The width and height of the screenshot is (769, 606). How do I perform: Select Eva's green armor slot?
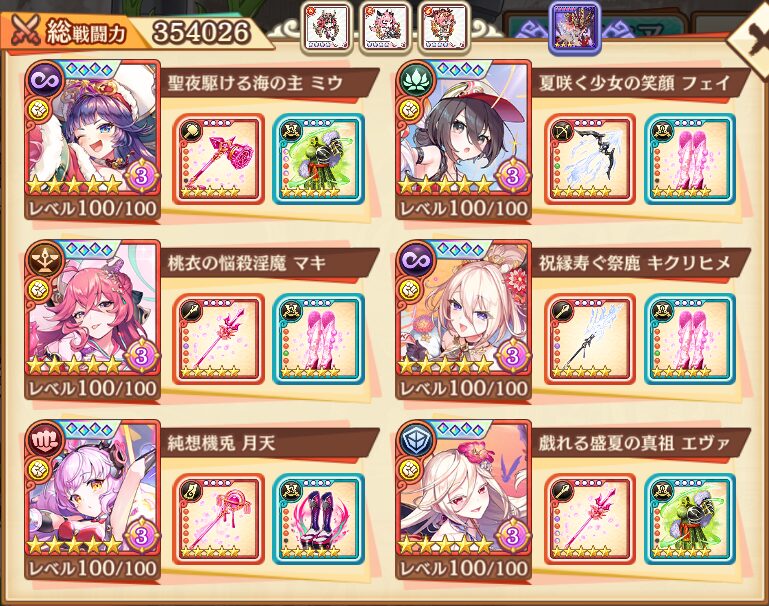click(x=690, y=518)
